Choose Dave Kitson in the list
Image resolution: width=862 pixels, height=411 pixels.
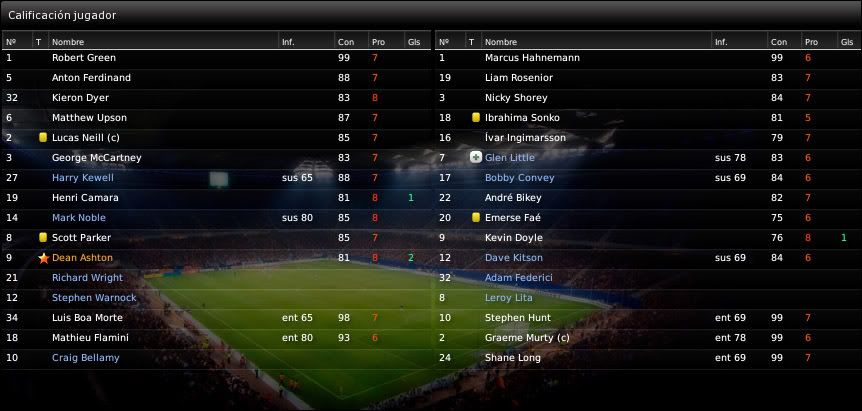[x=514, y=258]
